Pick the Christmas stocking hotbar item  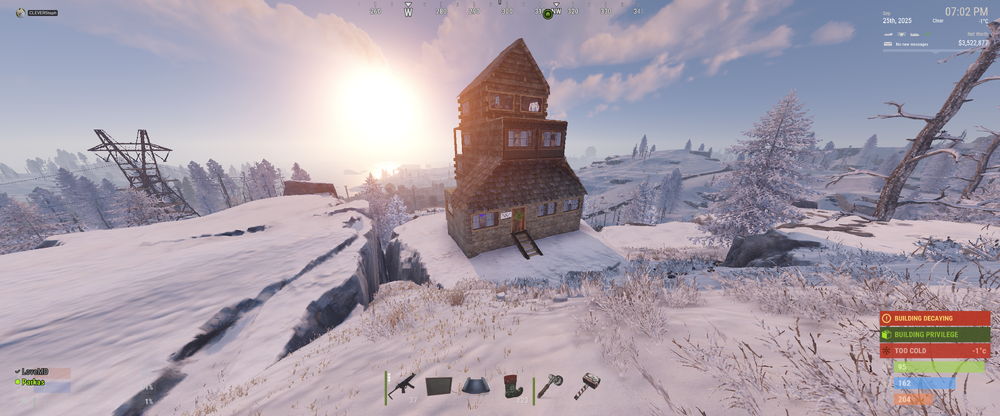512,386
